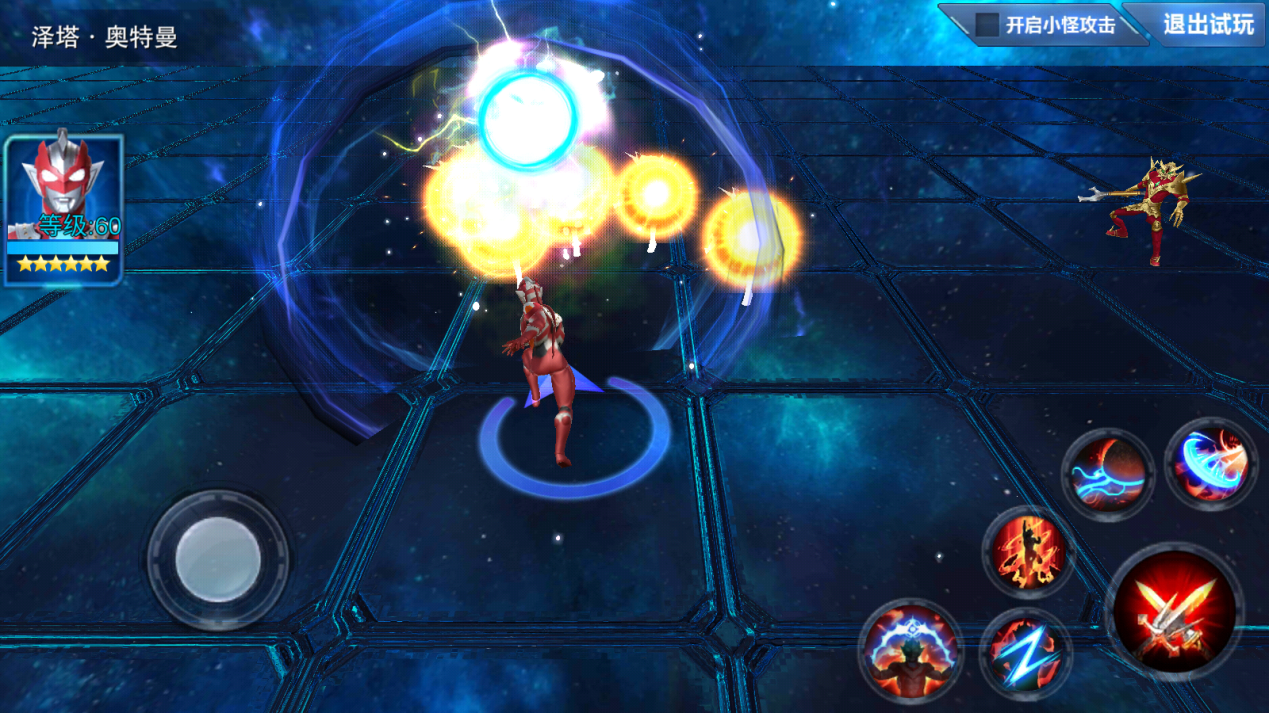Exit the trial with 退出试玩

[x=1207, y=25]
